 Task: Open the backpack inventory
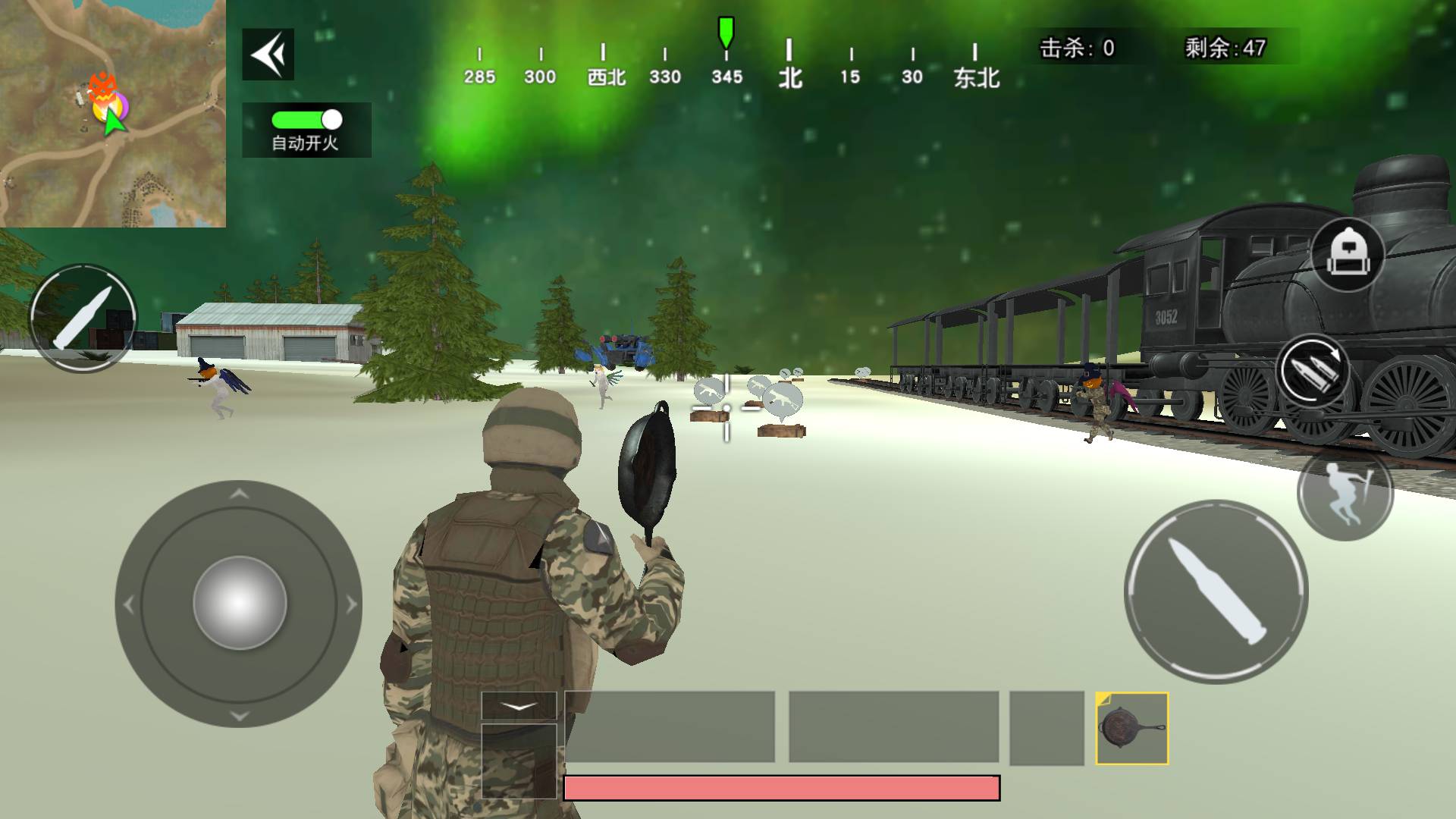click(x=1347, y=256)
